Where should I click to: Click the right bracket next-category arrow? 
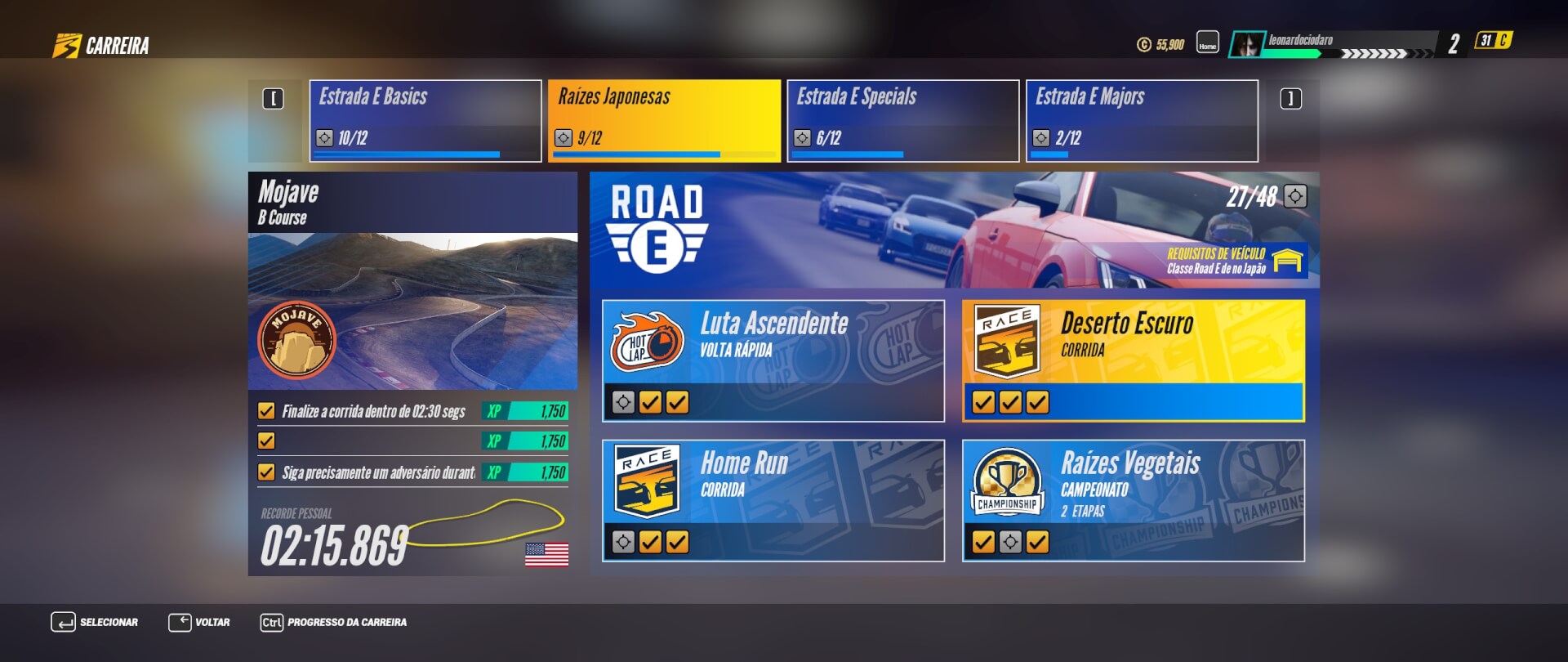1290,99
